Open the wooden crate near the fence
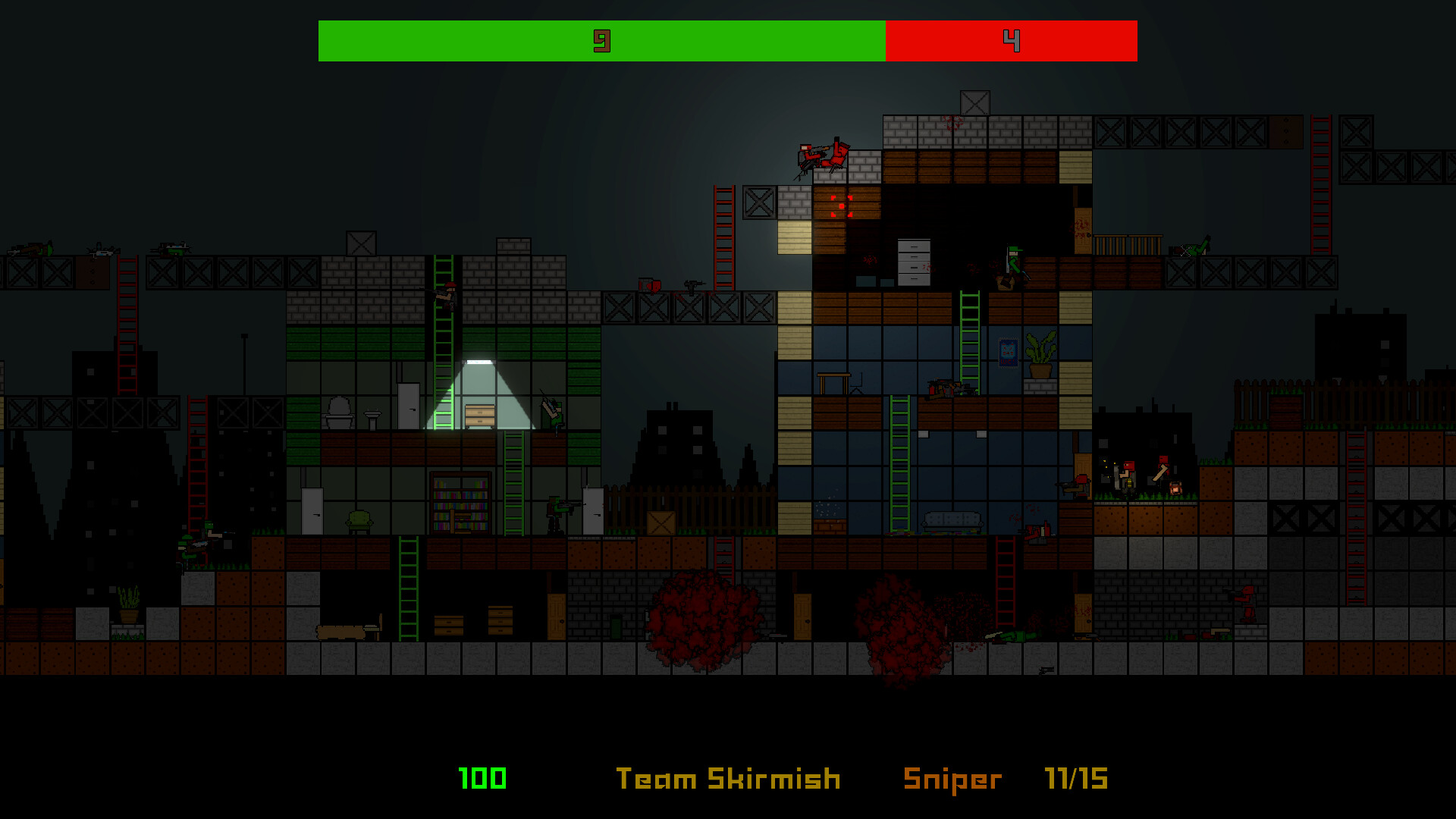The image size is (1456, 819). [x=662, y=522]
